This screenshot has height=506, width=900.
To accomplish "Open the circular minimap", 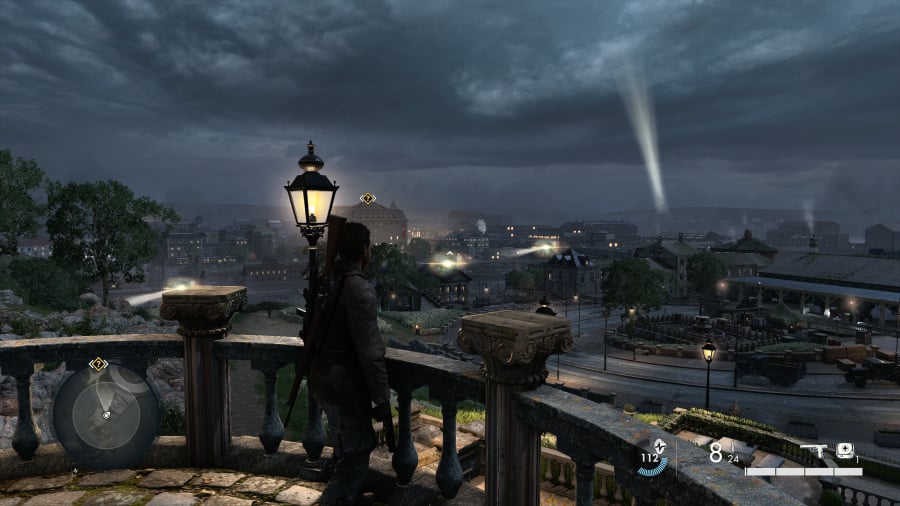I will [x=104, y=414].
